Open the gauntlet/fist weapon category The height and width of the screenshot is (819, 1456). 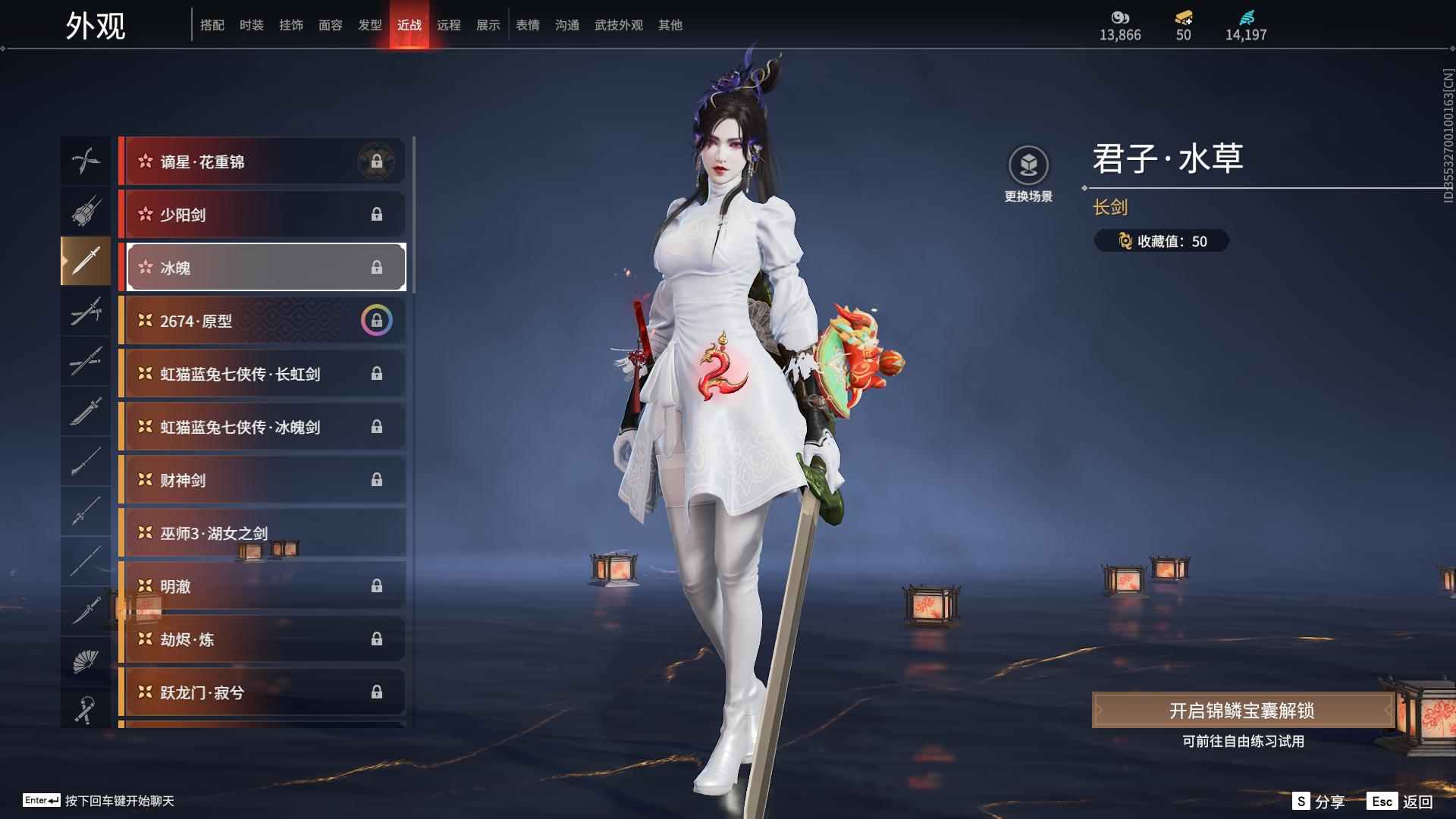(x=86, y=212)
